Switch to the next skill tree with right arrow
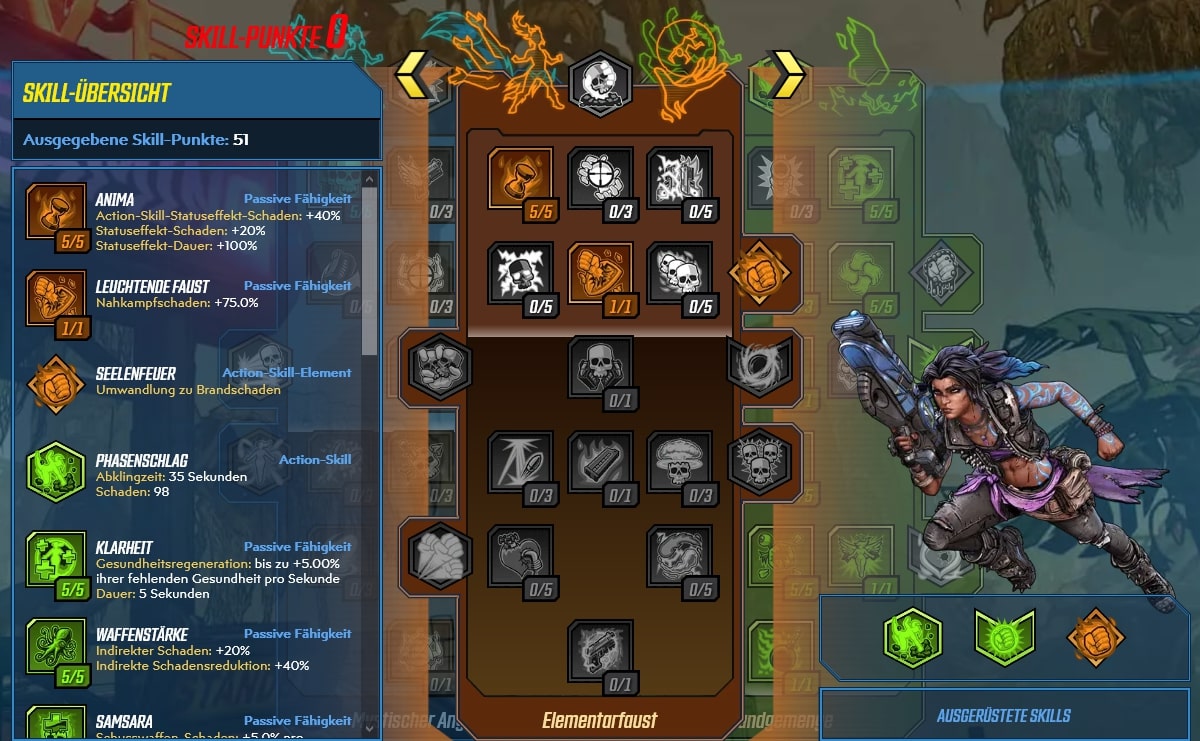 click(786, 72)
